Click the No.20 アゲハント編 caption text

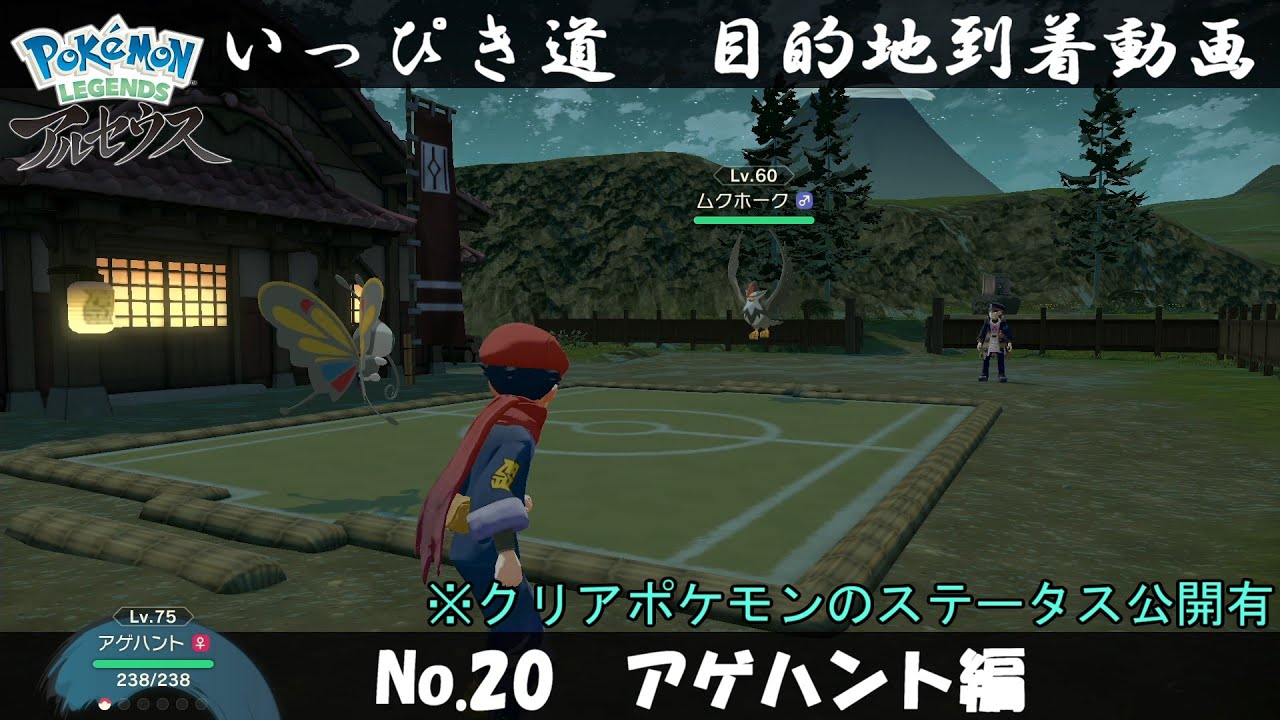(640, 680)
